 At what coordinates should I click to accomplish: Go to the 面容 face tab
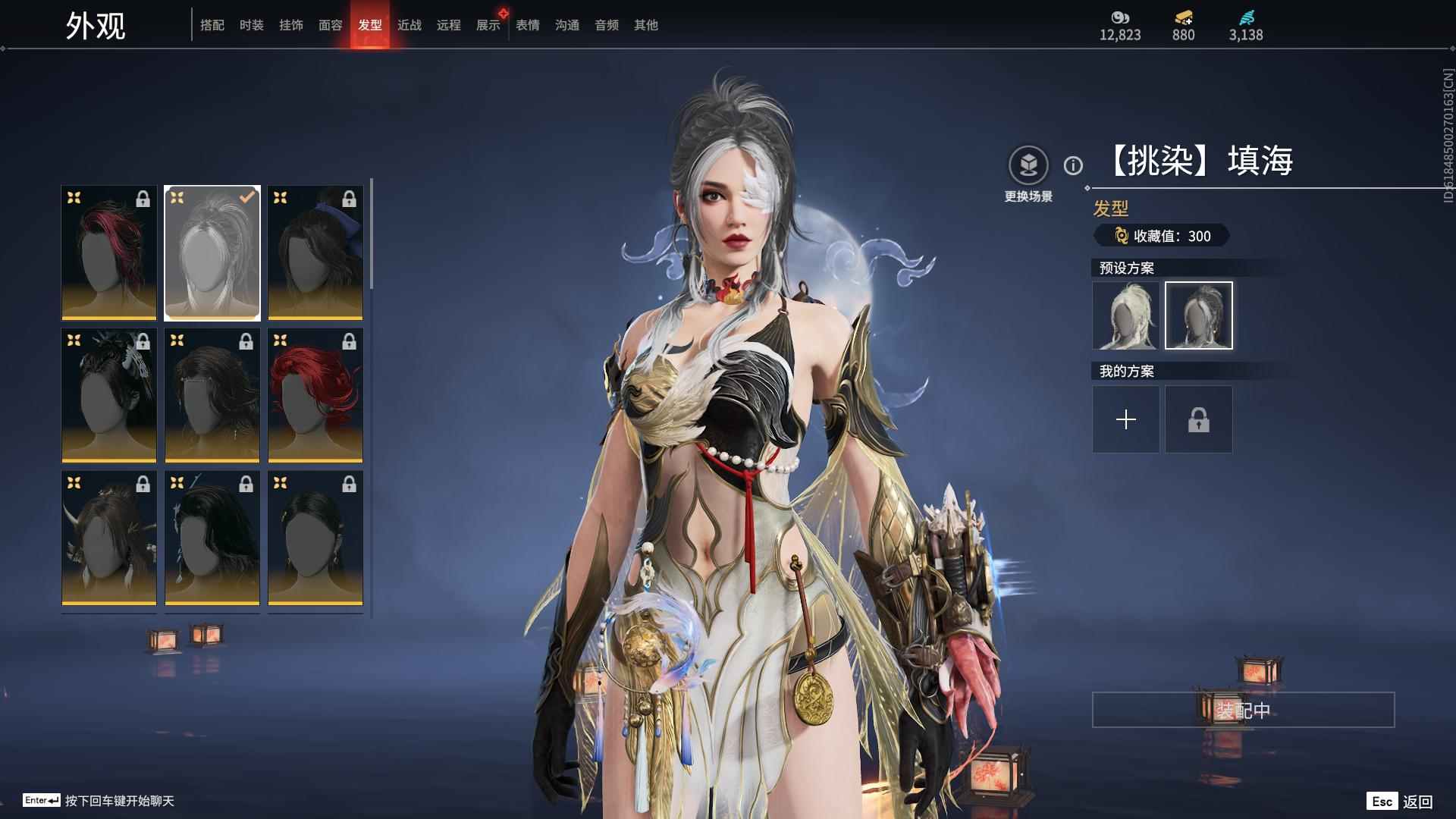pos(330,25)
